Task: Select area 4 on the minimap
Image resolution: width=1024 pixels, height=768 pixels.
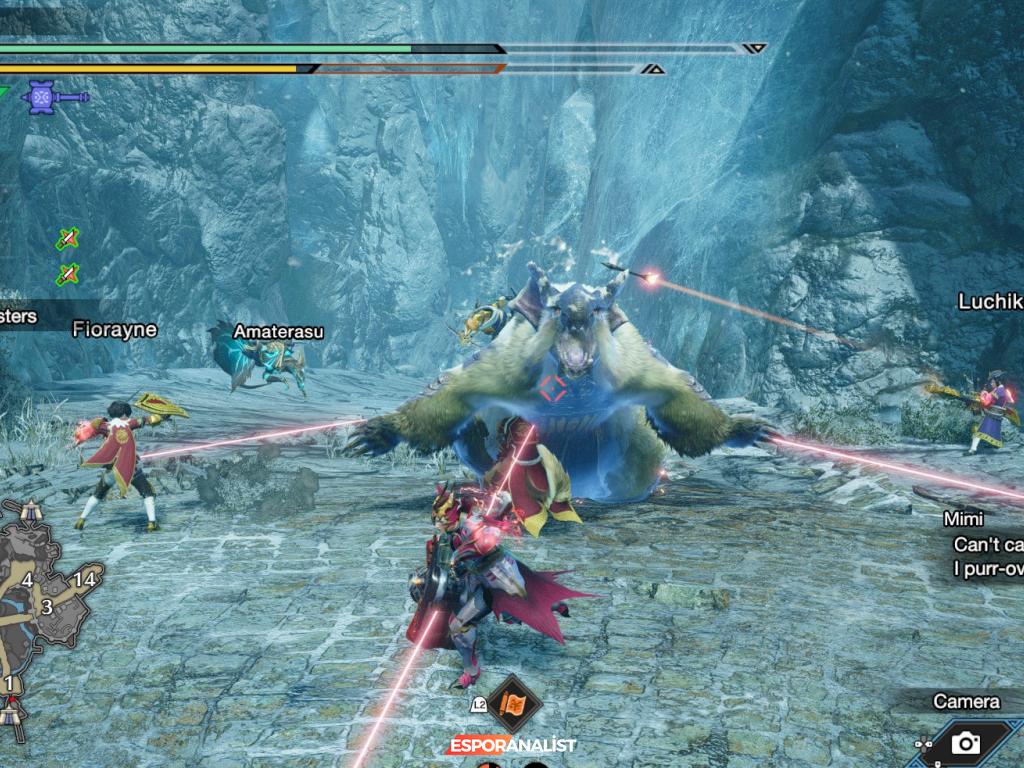Action: (27, 580)
